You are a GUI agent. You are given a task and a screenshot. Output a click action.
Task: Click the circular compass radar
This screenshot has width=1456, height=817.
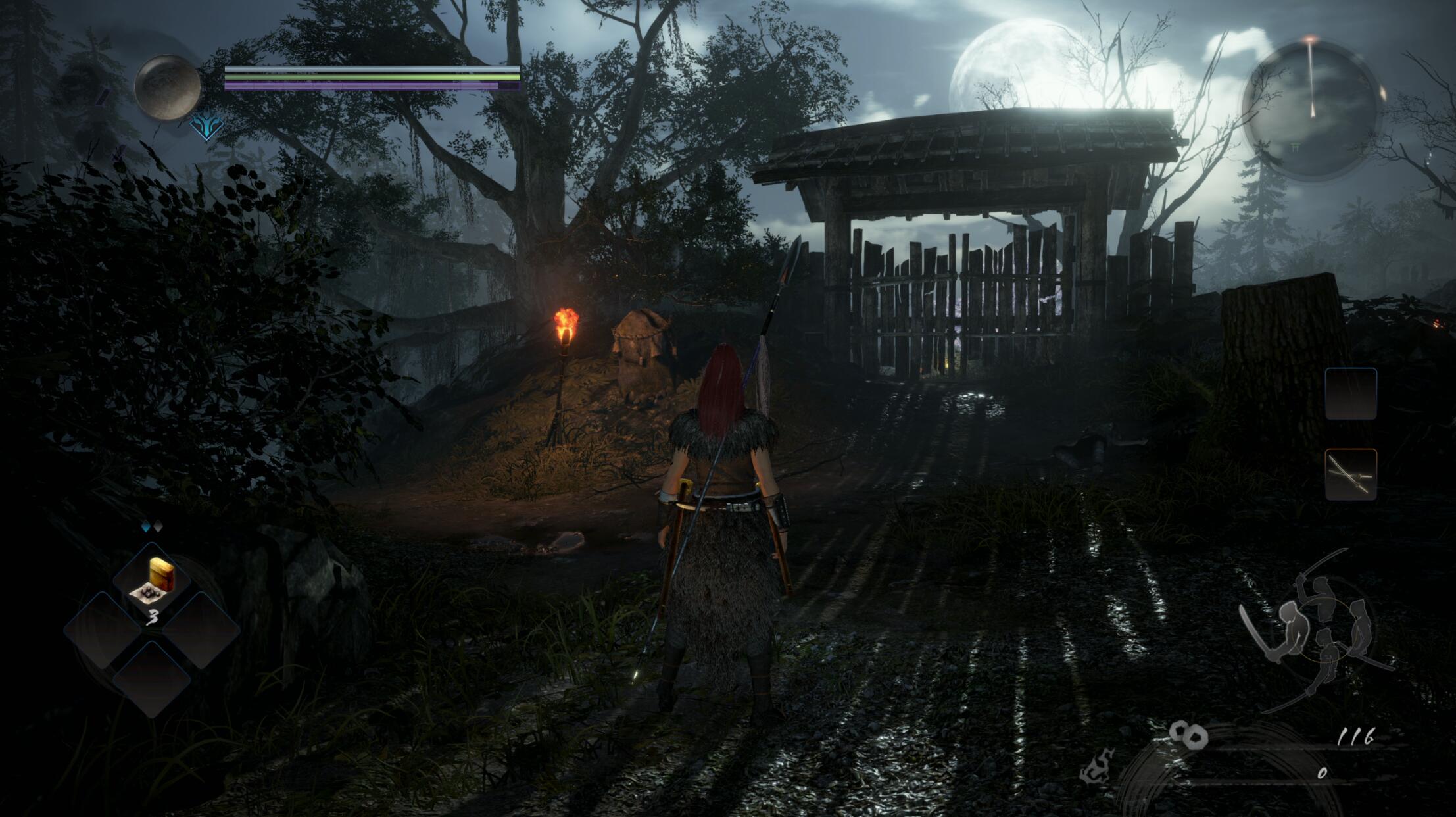[1311, 109]
